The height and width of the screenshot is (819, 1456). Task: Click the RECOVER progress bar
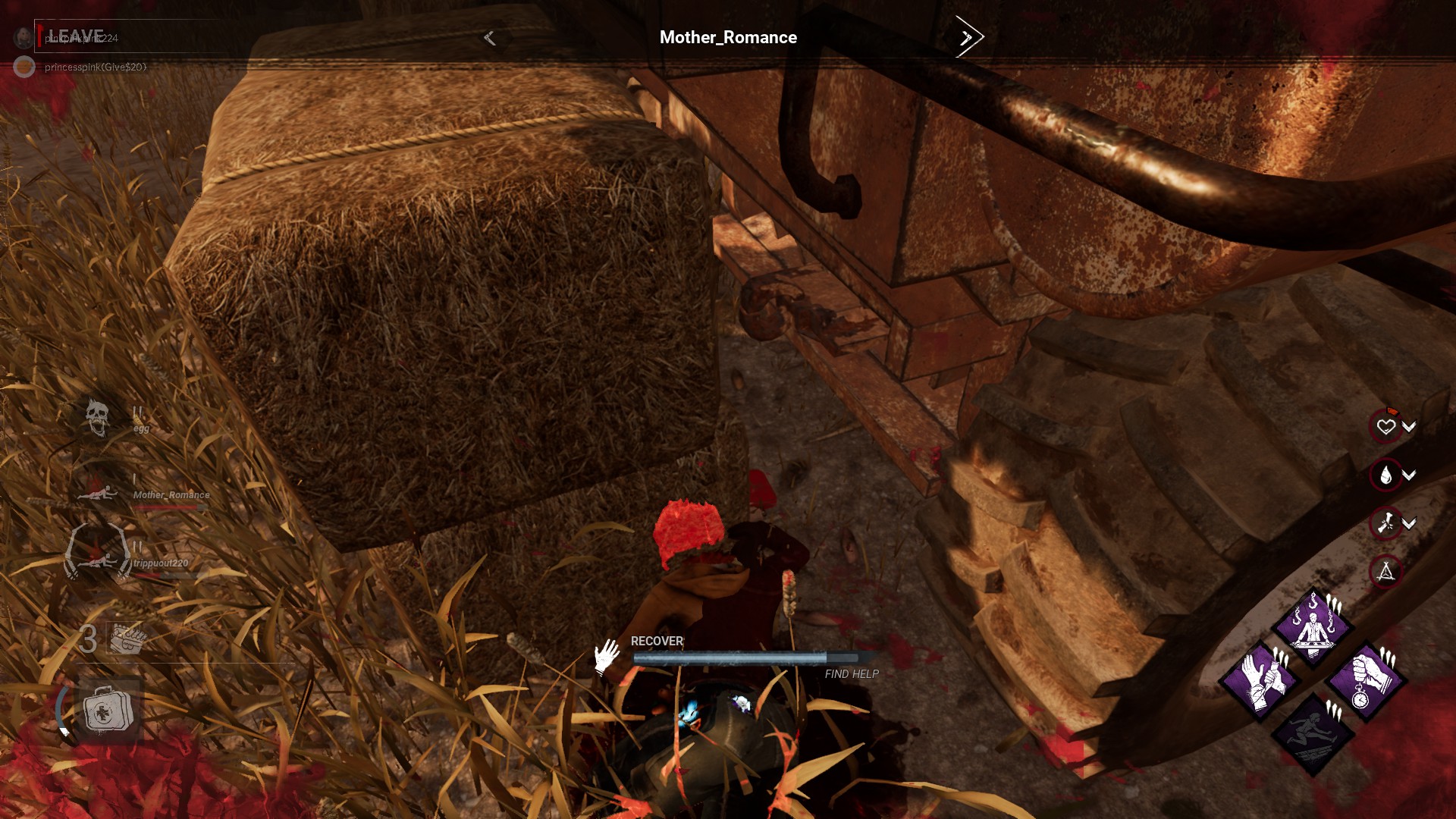click(747, 657)
